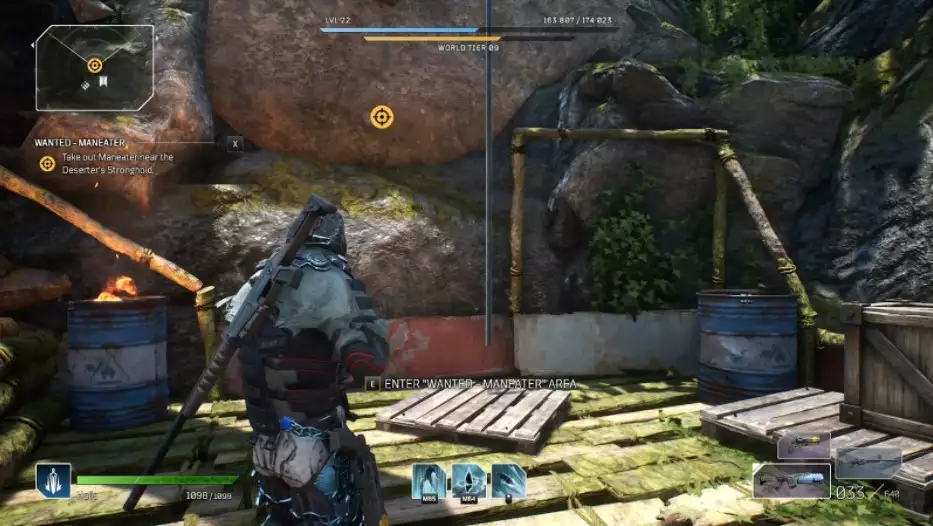This screenshot has height=526, width=933.
Task: Activate the blade-shaped third skill icon
Action: point(508,481)
